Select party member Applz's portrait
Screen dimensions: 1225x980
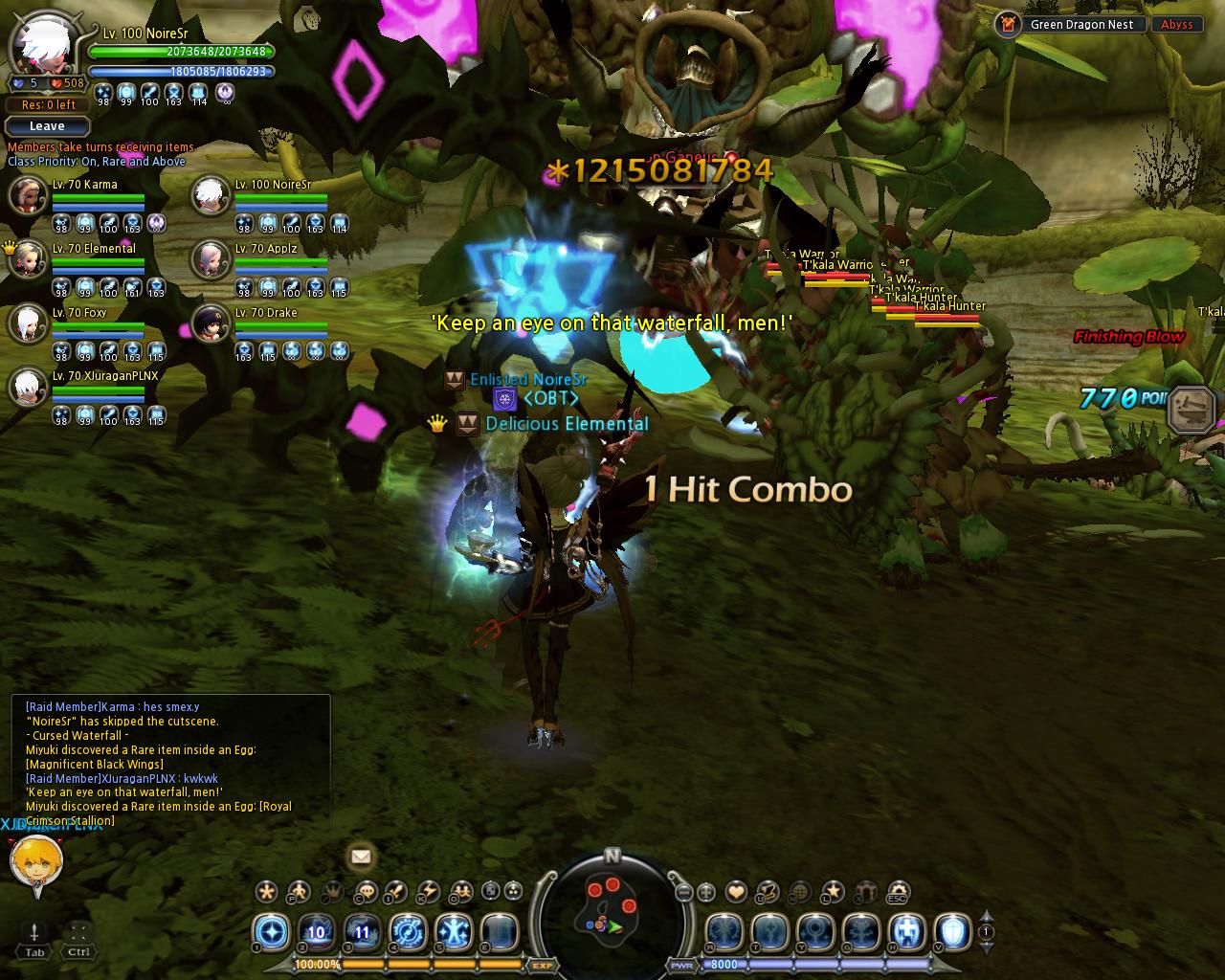pyautogui.click(x=210, y=260)
